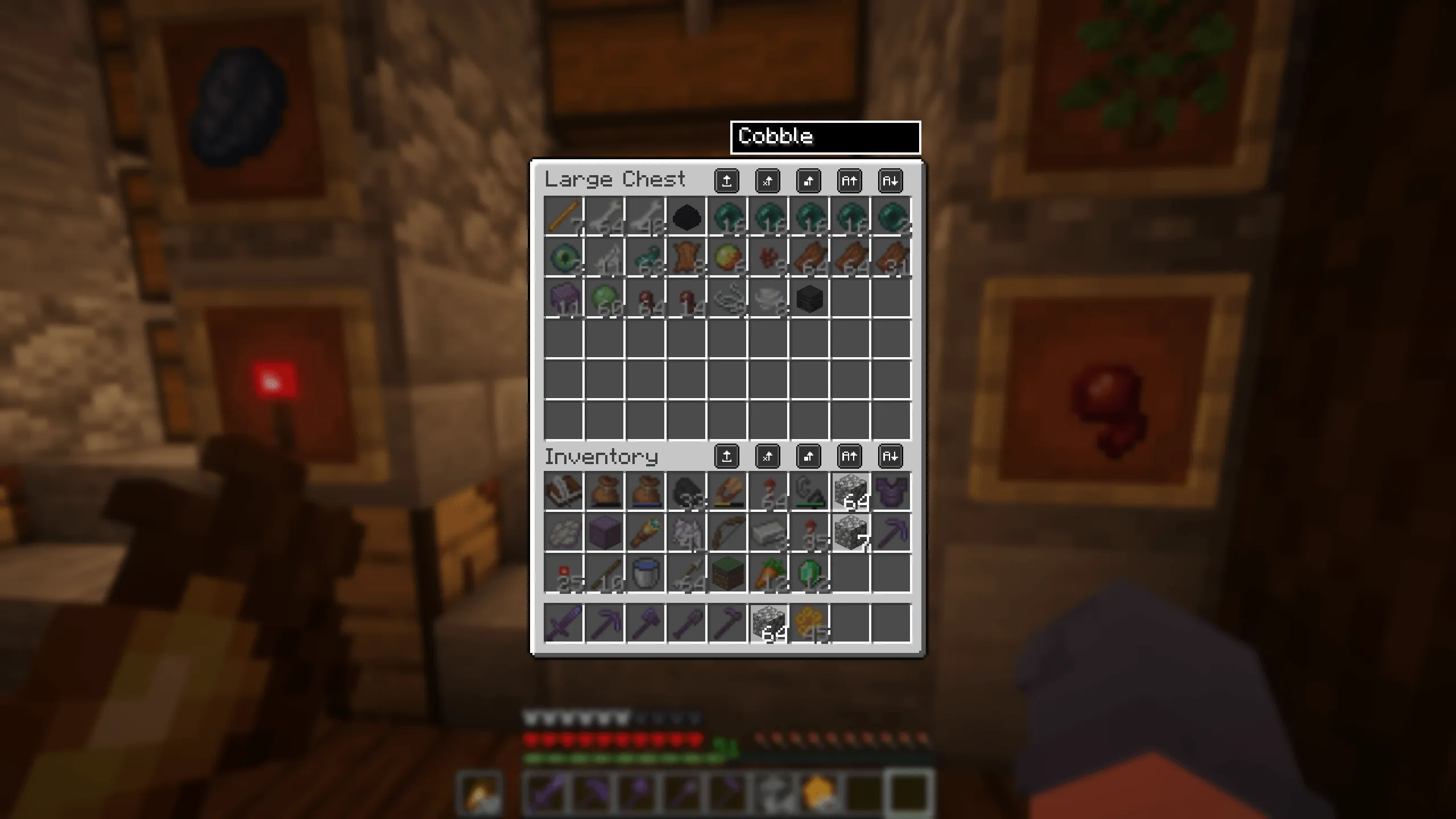Select the water bucket in your inventory
The height and width of the screenshot is (819, 1456).
(646, 574)
